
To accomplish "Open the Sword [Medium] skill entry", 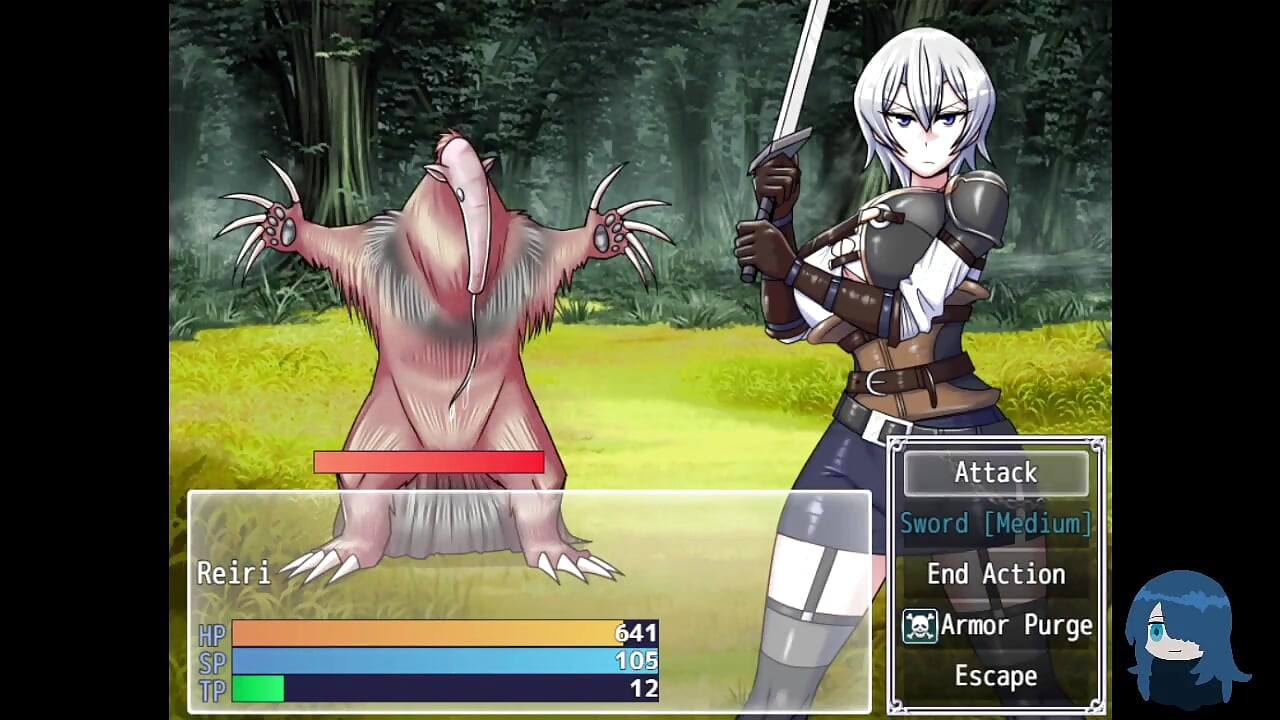I will (996, 523).
